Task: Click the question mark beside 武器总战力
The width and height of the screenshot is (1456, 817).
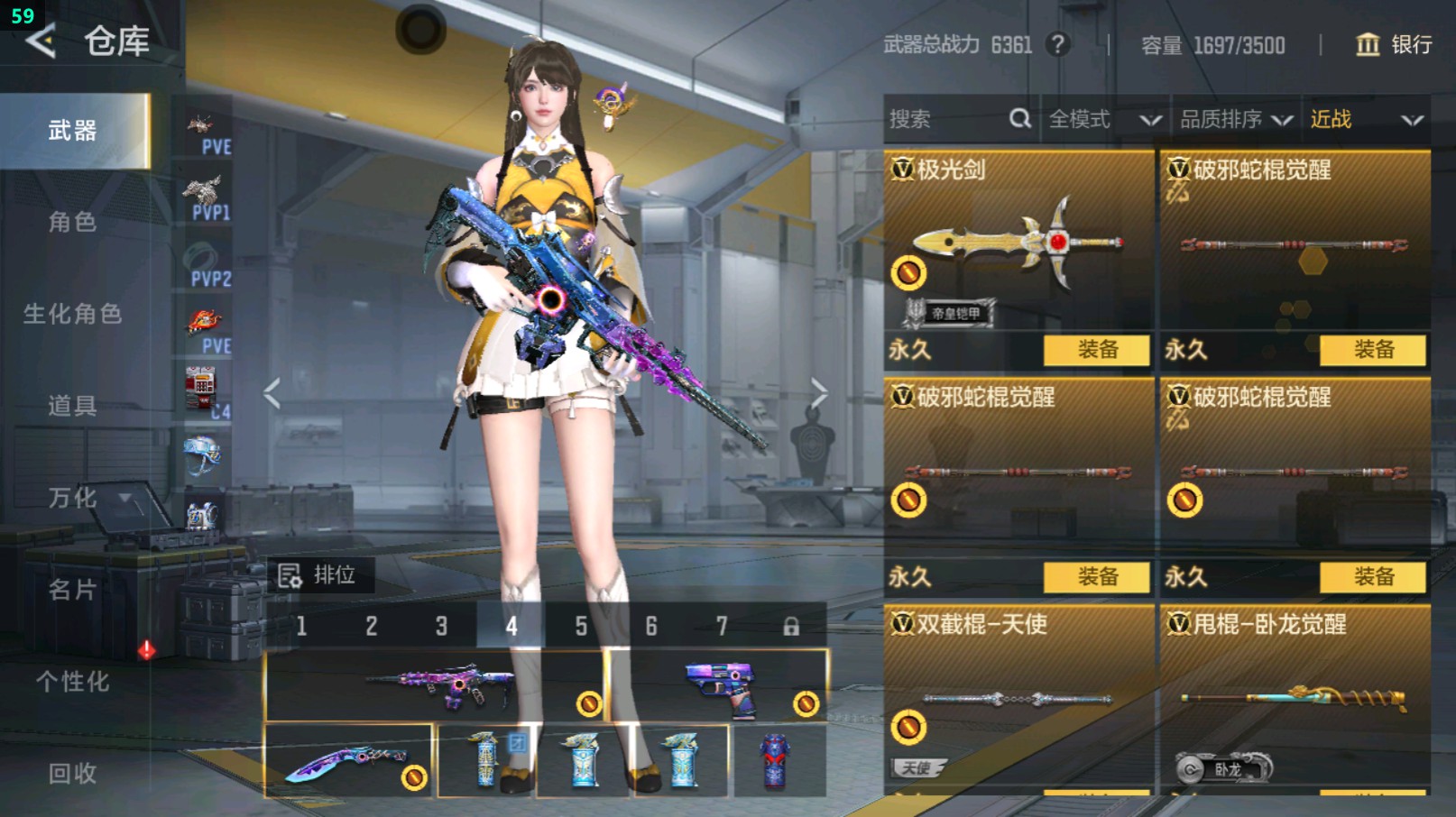Action: pyautogui.click(x=1056, y=45)
